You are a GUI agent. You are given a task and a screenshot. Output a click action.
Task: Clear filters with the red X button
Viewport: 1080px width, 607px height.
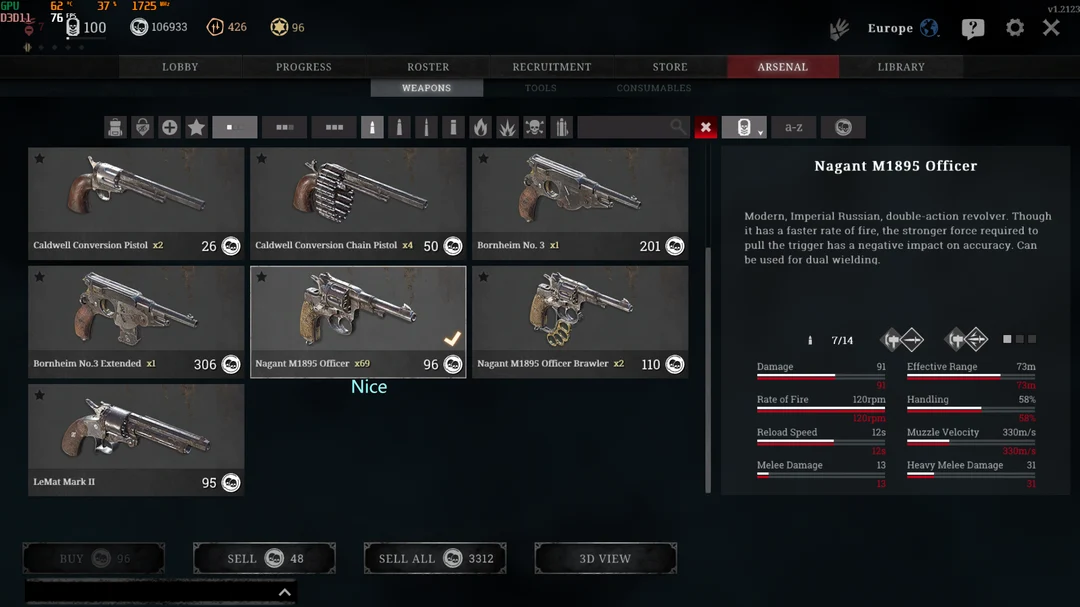pyautogui.click(x=706, y=127)
